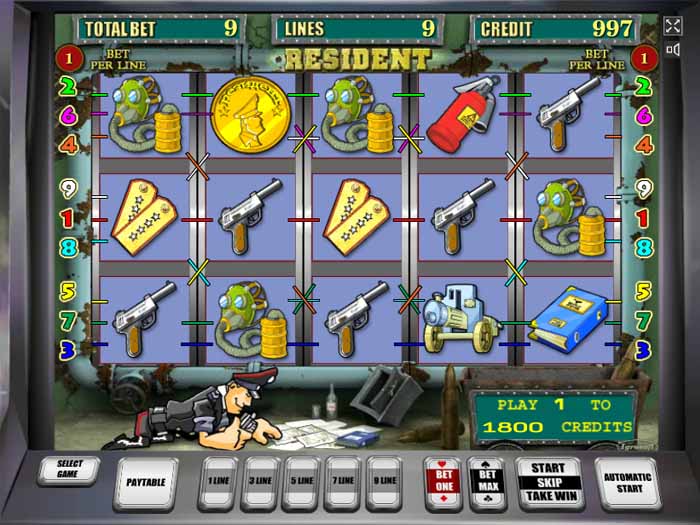
Task: Choose the 1 Line button
Action: point(218,481)
